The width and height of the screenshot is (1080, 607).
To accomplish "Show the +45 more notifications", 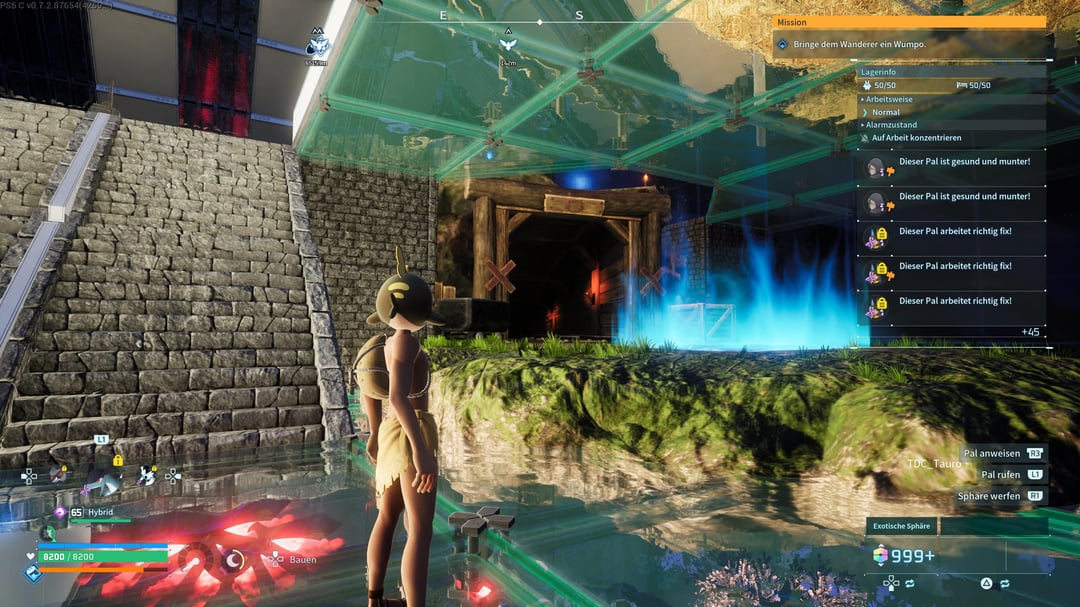I will [x=1030, y=332].
